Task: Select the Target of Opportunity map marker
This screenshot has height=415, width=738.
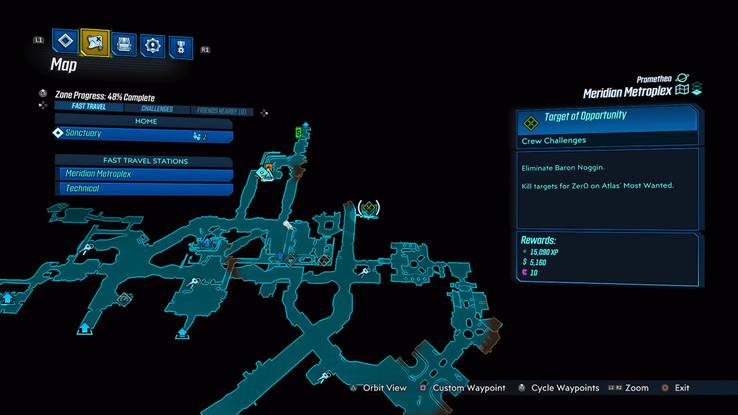Action: click(x=369, y=207)
